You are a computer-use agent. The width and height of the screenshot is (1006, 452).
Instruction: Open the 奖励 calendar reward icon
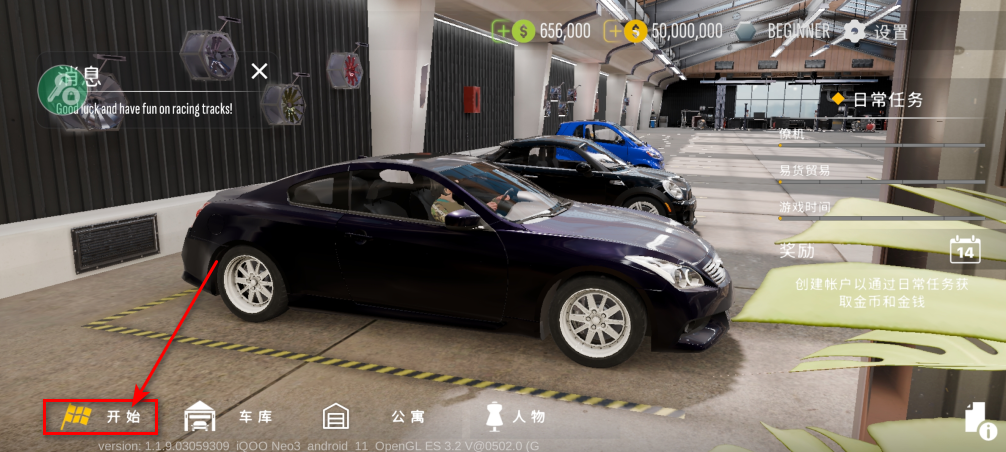pyautogui.click(x=964, y=249)
